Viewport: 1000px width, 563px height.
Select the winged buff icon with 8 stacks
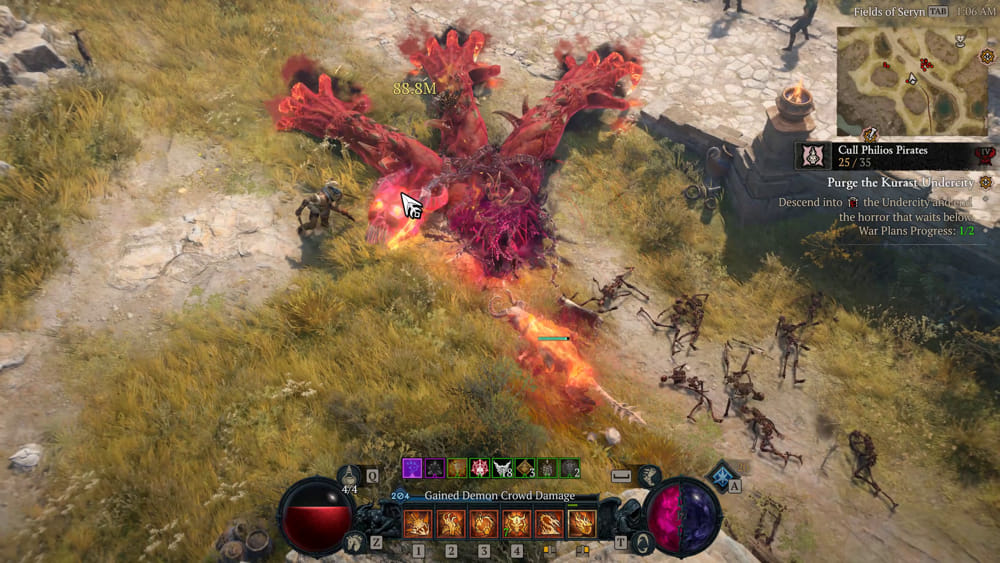(x=502, y=468)
